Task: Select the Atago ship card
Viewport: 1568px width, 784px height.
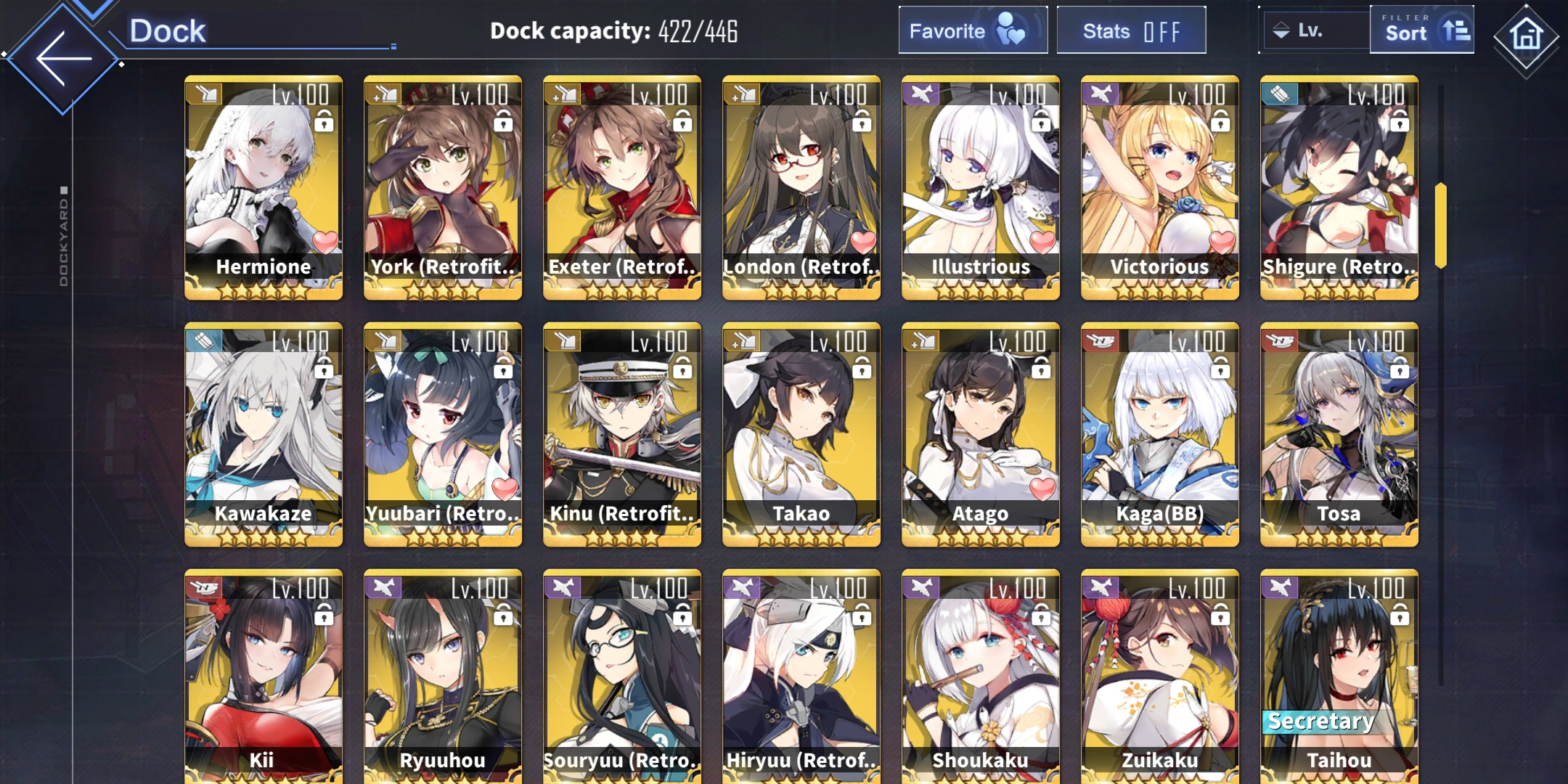Action: pyautogui.click(x=980, y=434)
